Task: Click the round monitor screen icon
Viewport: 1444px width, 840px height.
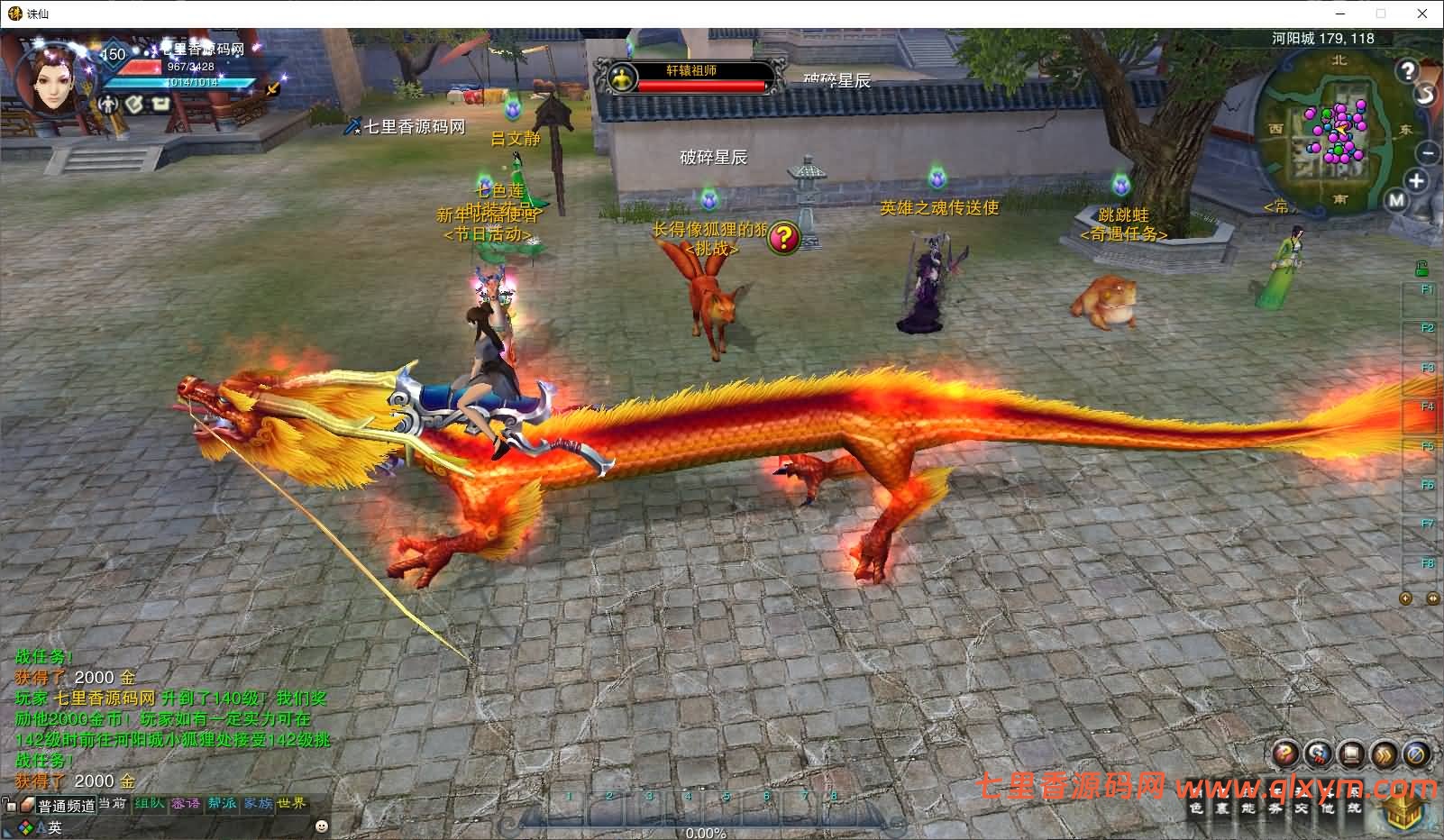Action: (1351, 754)
